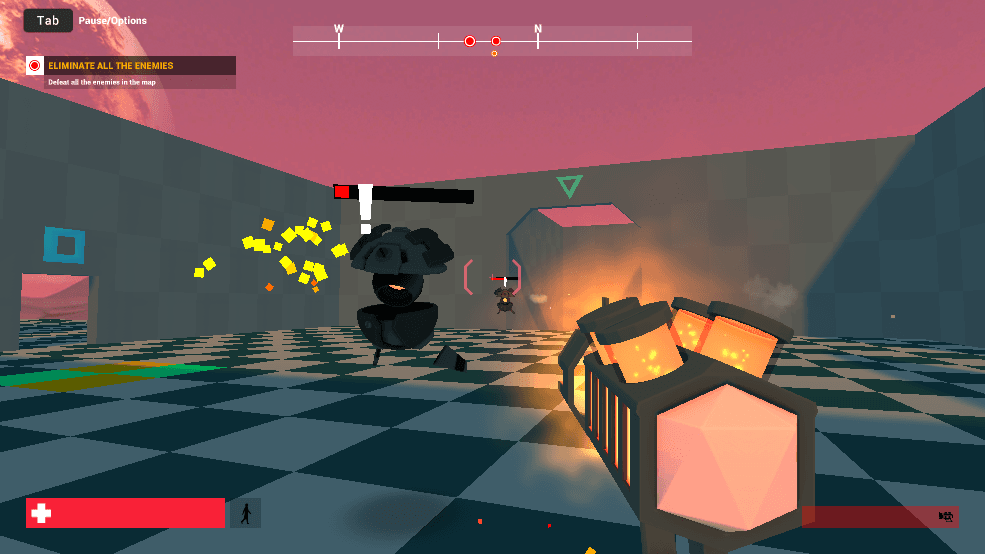Click the compass bar at the top
The width and height of the screenshot is (985, 554).
click(492, 41)
